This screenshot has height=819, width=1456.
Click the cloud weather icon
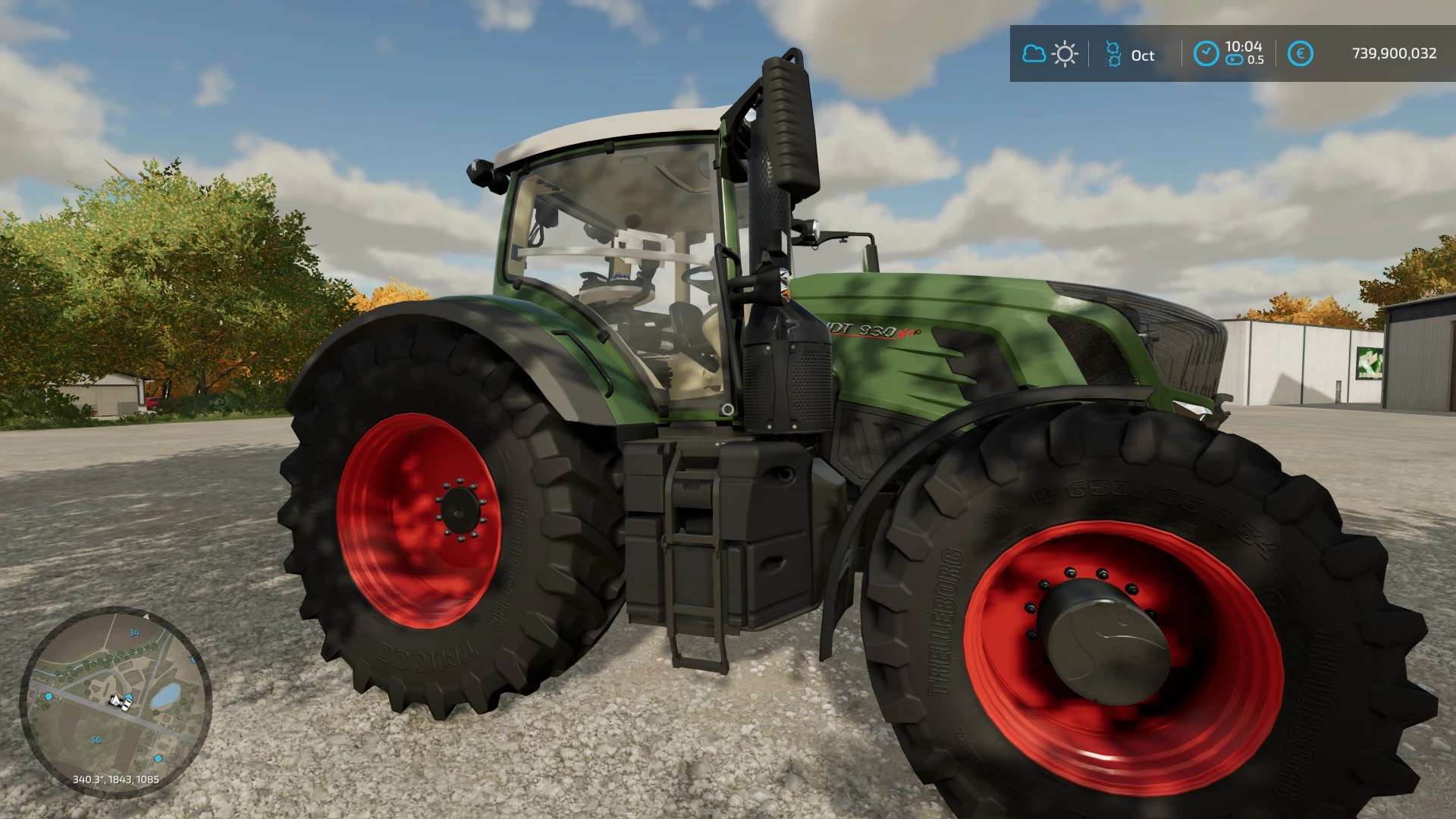[1034, 54]
